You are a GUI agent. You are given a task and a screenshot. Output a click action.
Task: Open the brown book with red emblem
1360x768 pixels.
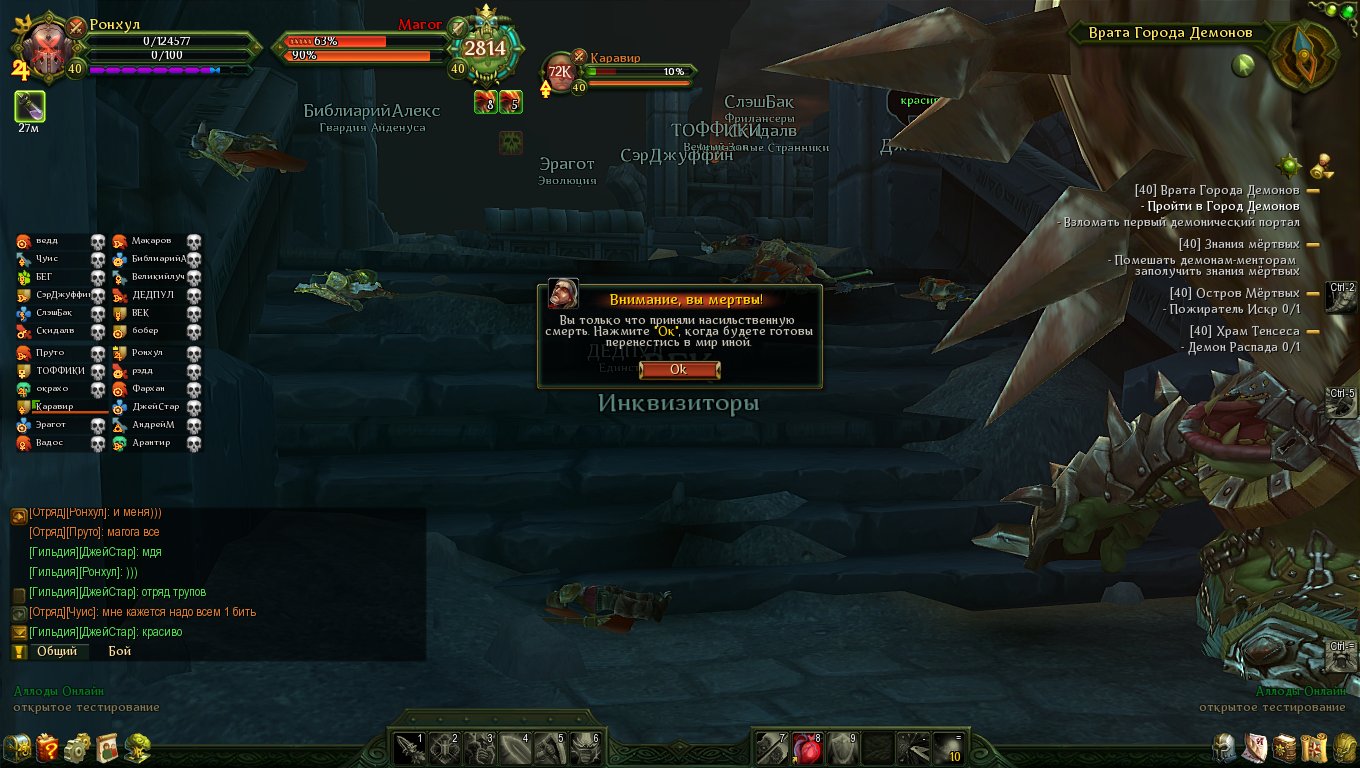coord(1285,747)
